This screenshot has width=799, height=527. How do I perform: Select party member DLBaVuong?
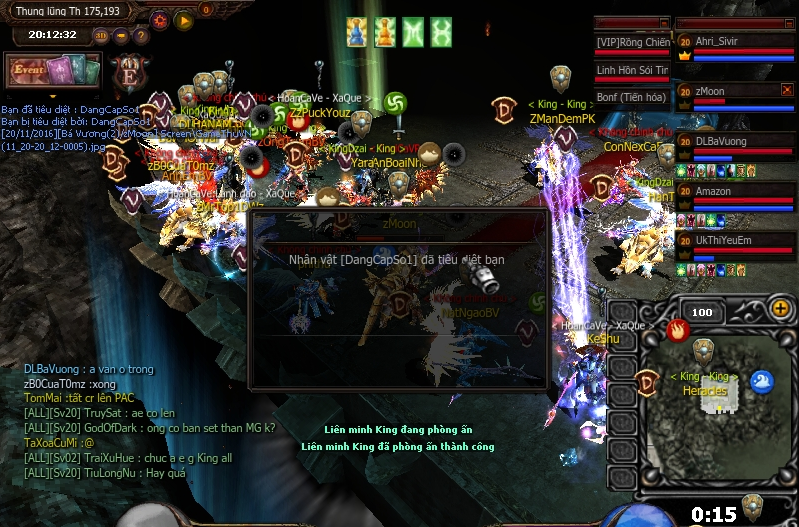pyautogui.click(x=735, y=141)
